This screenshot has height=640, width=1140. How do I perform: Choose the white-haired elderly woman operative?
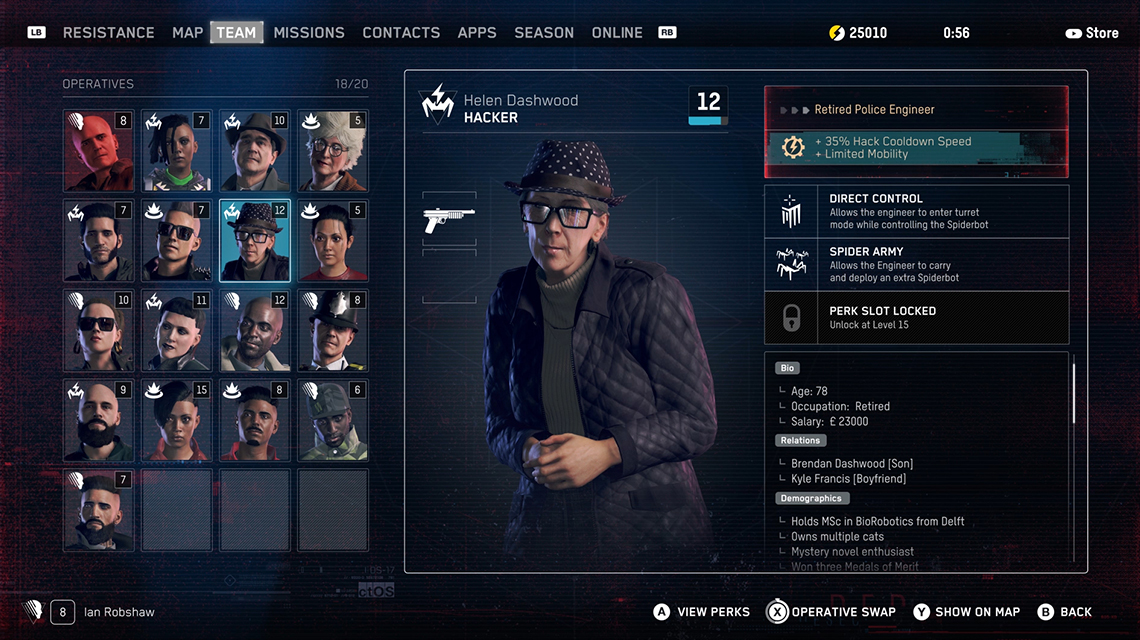tap(333, 151)
